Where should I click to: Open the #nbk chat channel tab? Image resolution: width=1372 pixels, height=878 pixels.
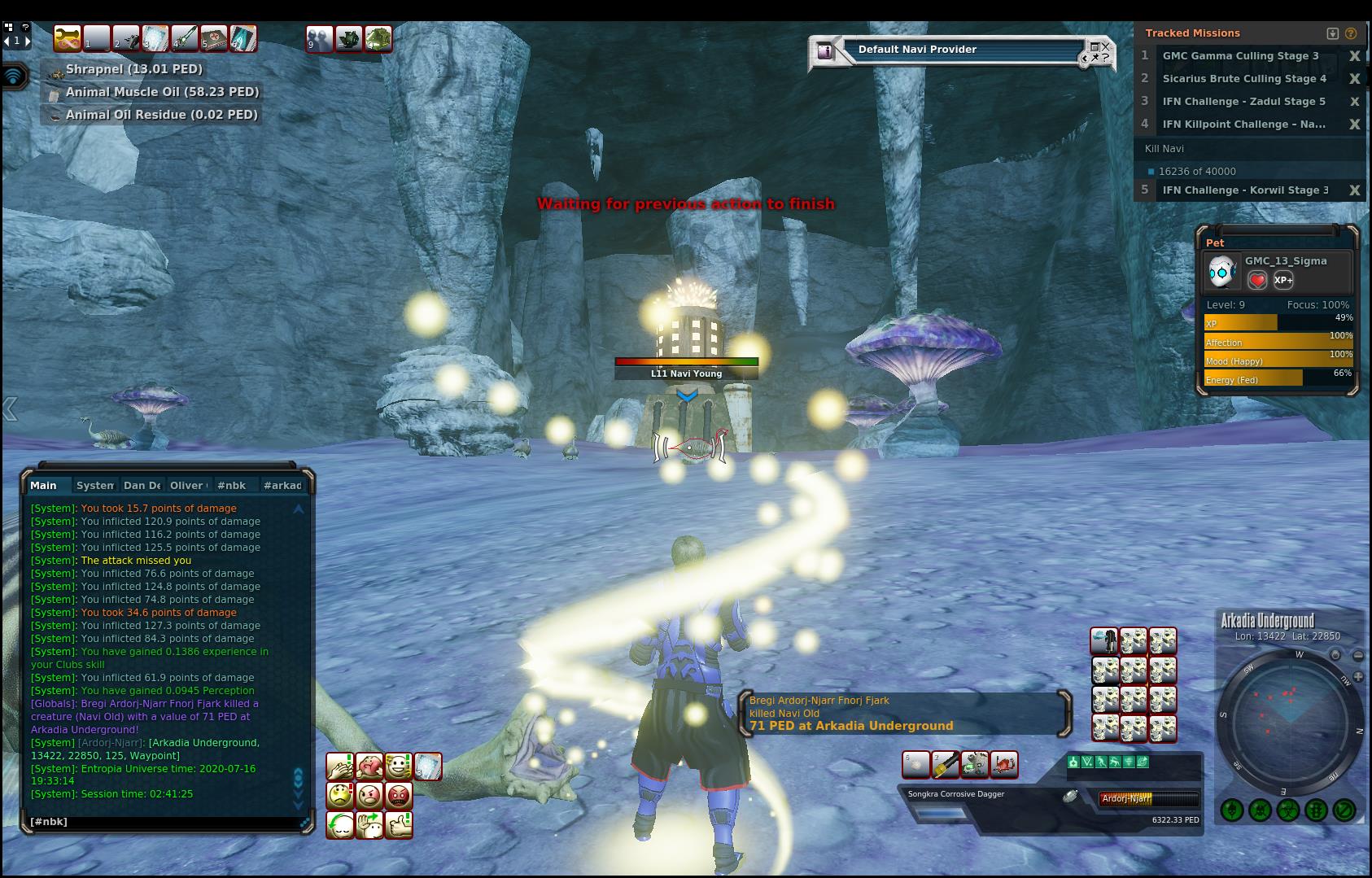click(232, 486)
